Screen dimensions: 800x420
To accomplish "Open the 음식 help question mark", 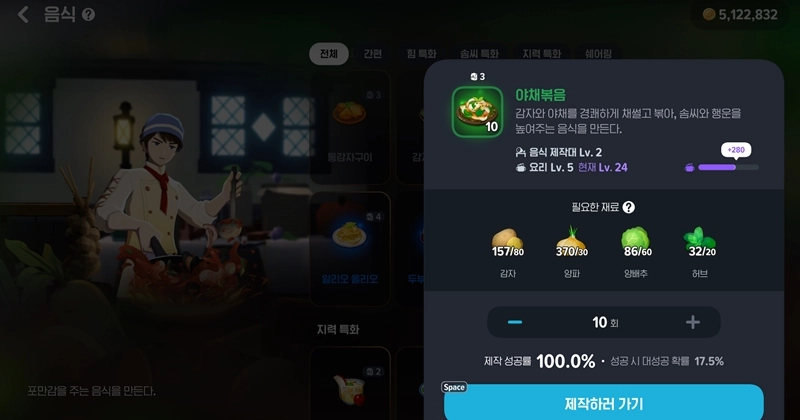I will coord(88,16).
